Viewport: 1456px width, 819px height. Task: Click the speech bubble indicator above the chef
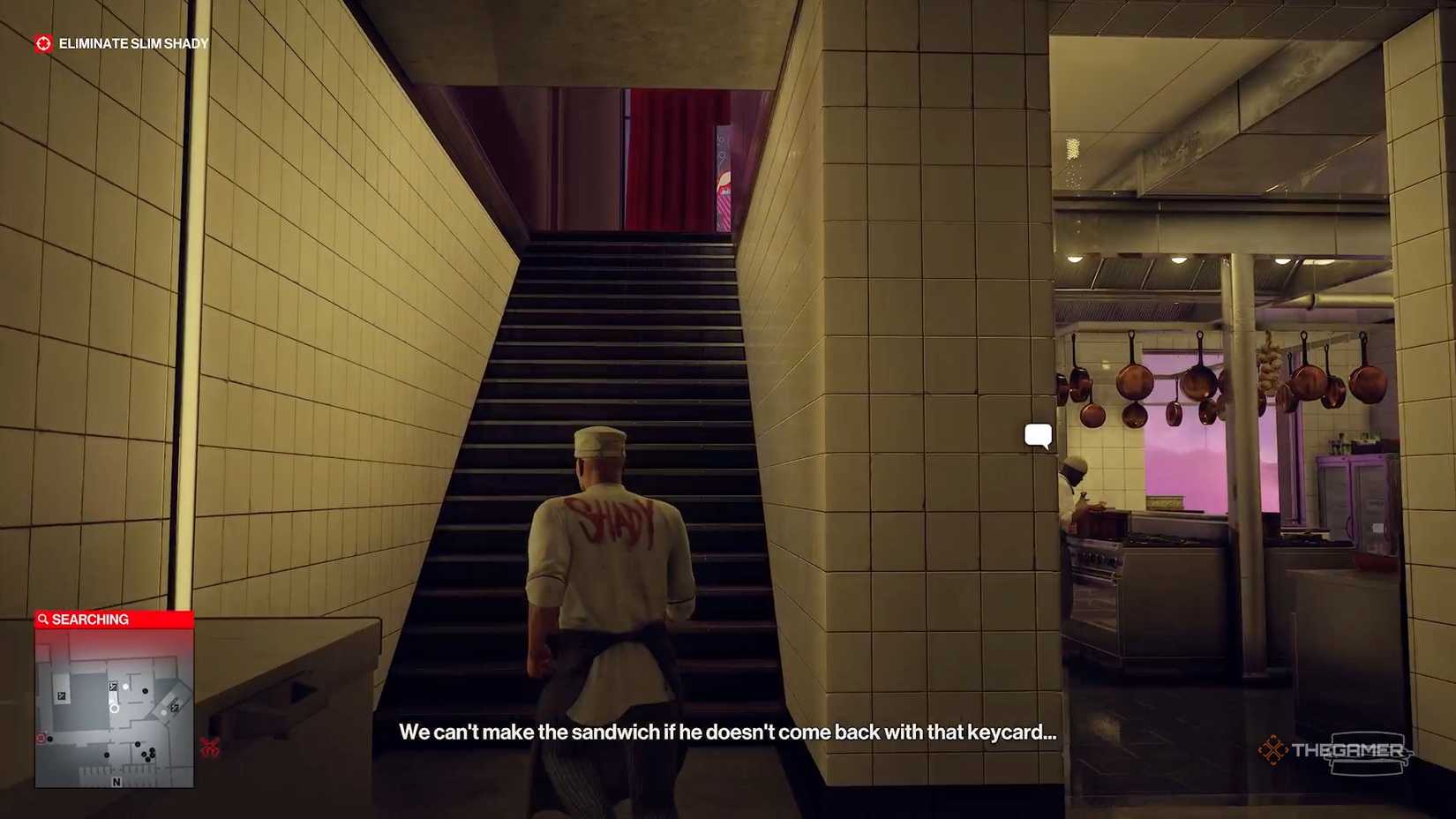tap(1038, 432)
